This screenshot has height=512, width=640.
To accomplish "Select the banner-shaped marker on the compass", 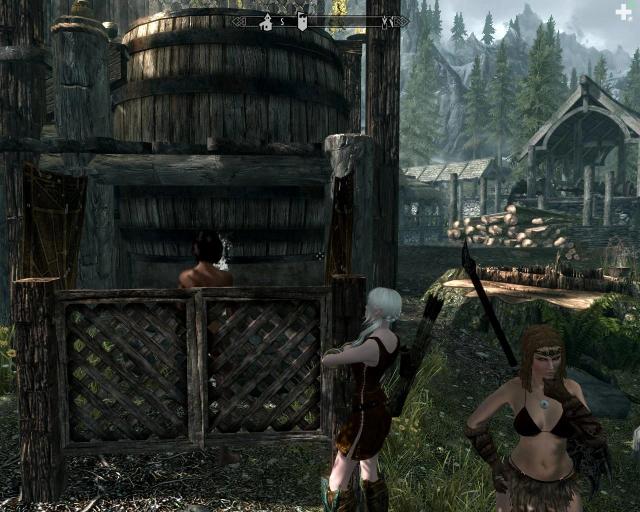I will 302,21.
